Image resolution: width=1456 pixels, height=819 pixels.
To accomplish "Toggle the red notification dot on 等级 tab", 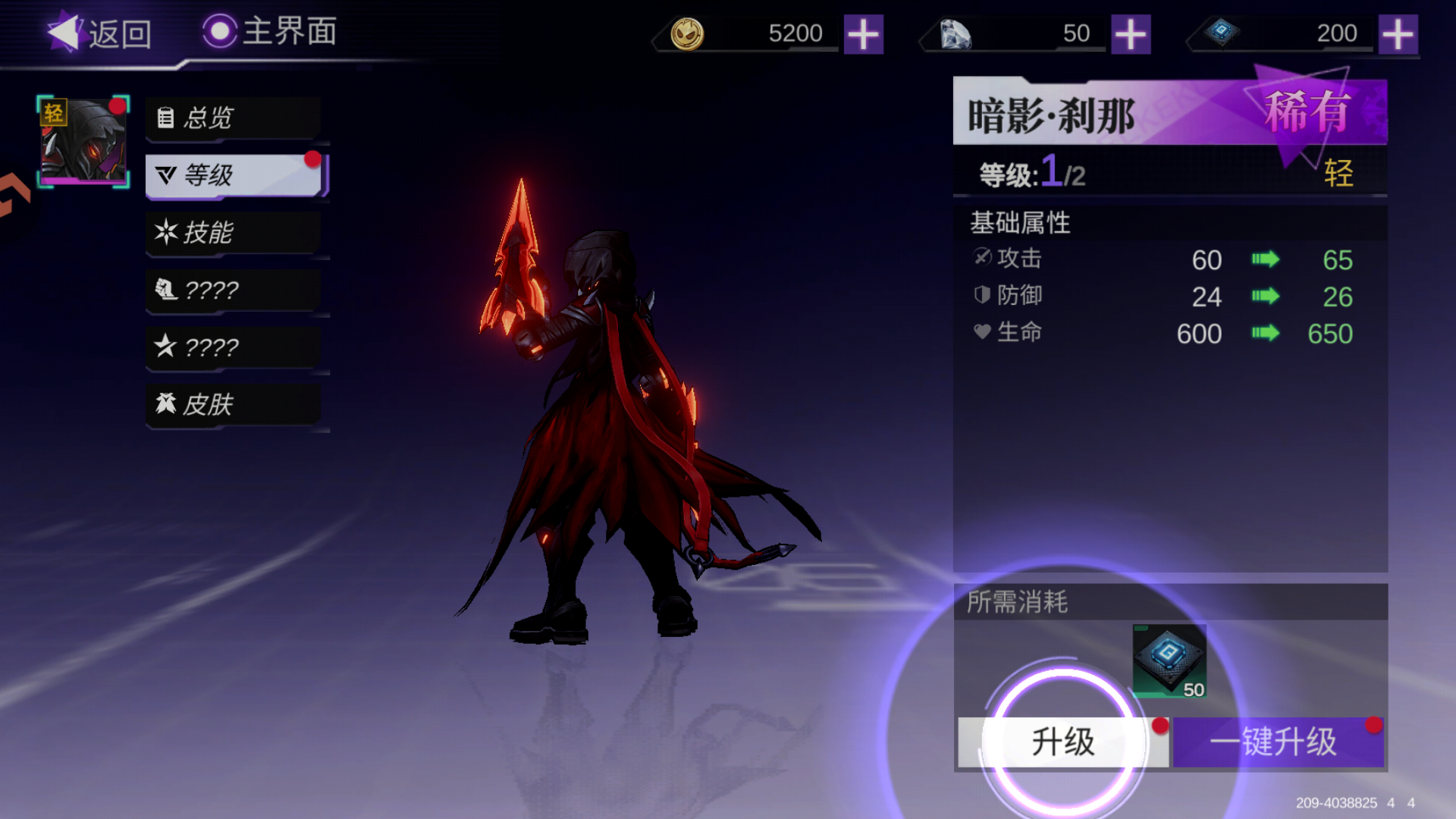I will pos(311,159).
